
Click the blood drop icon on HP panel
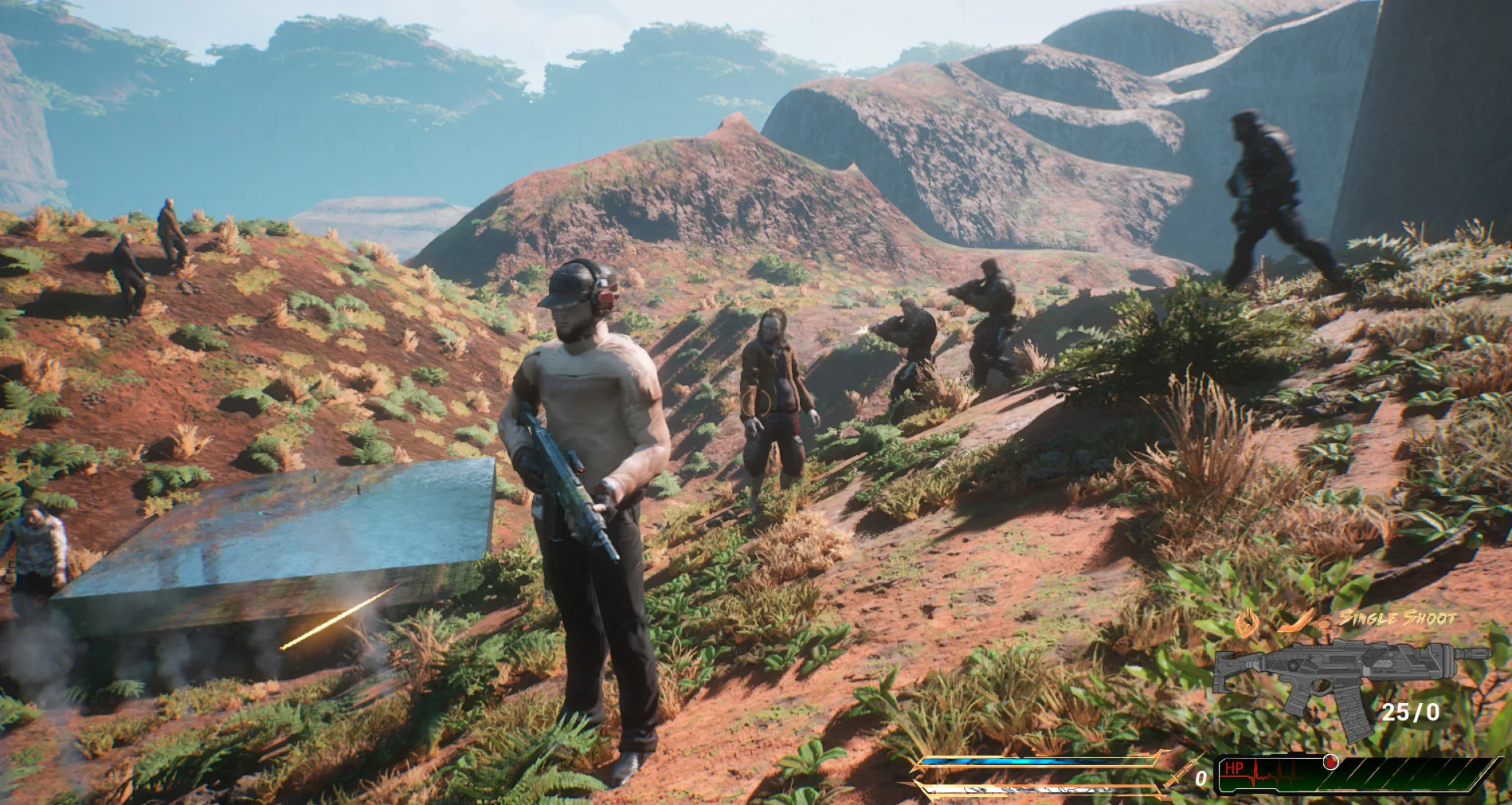point(1329,761)
